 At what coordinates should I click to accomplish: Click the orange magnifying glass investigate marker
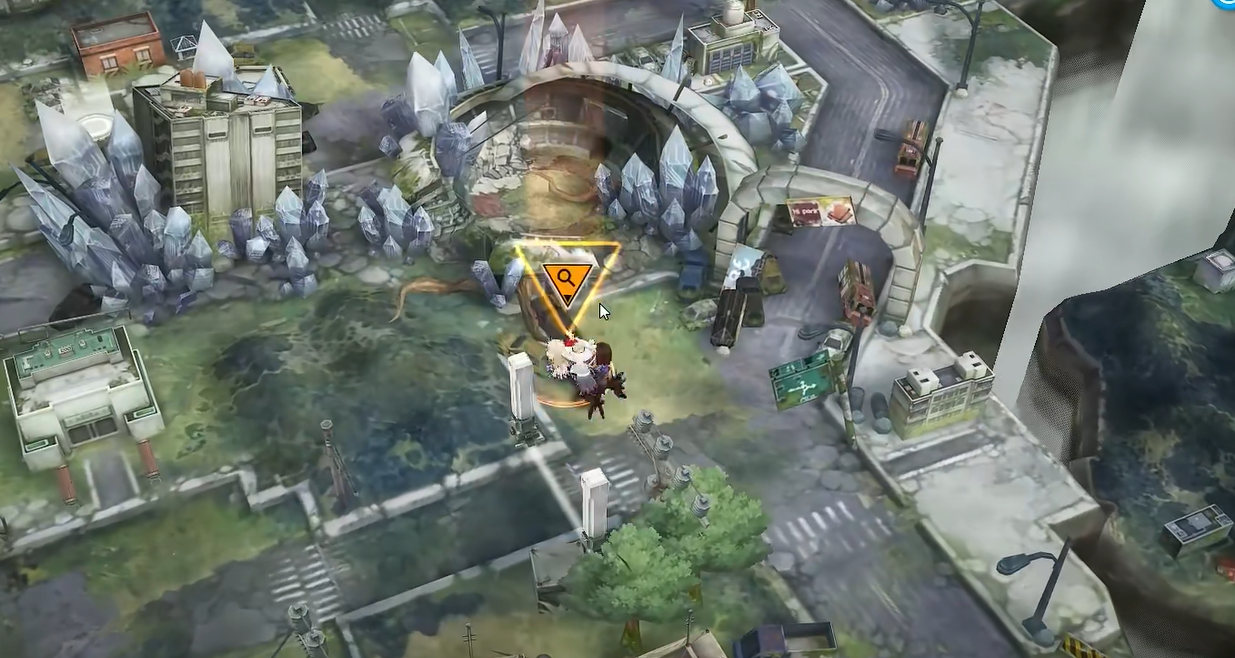pyautogui.click(x=566, y=280)
